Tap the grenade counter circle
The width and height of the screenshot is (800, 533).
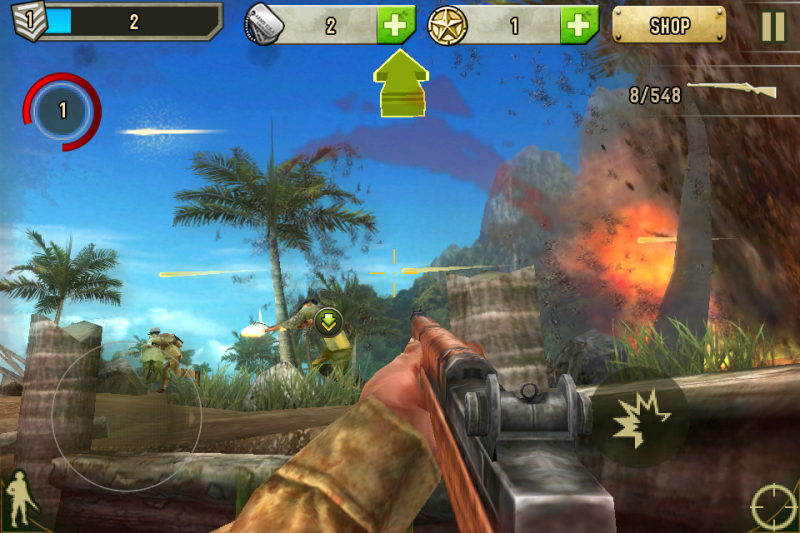[x=63, y=110]
